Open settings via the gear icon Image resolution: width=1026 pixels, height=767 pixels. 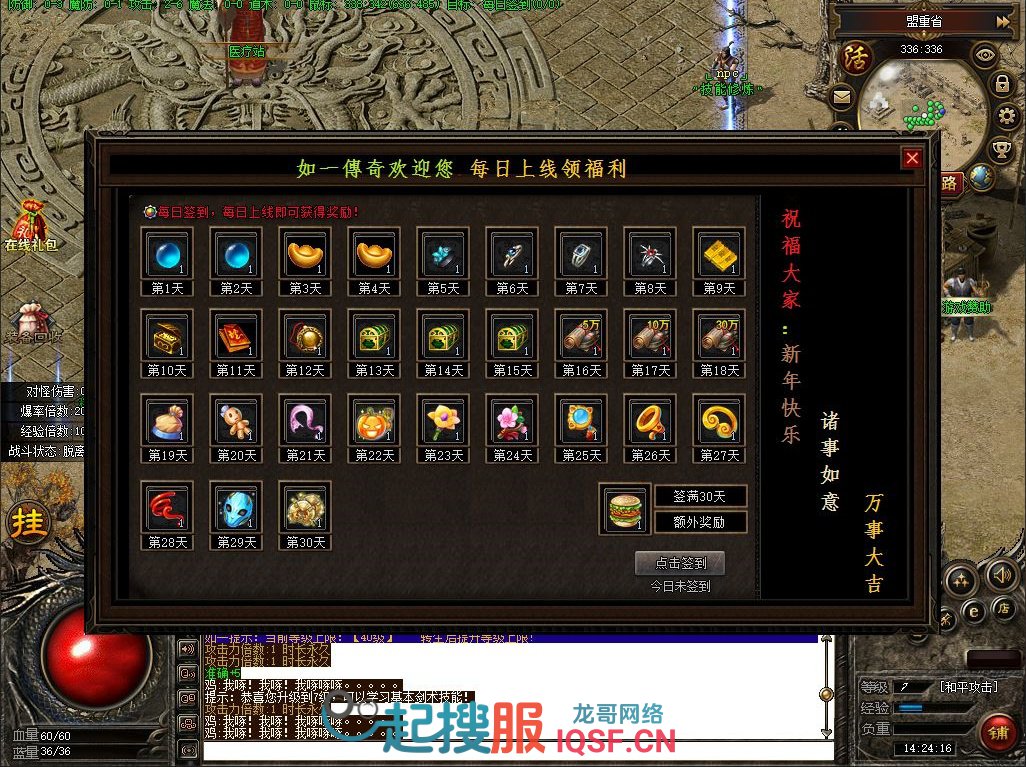click(x=1006, y=116)
